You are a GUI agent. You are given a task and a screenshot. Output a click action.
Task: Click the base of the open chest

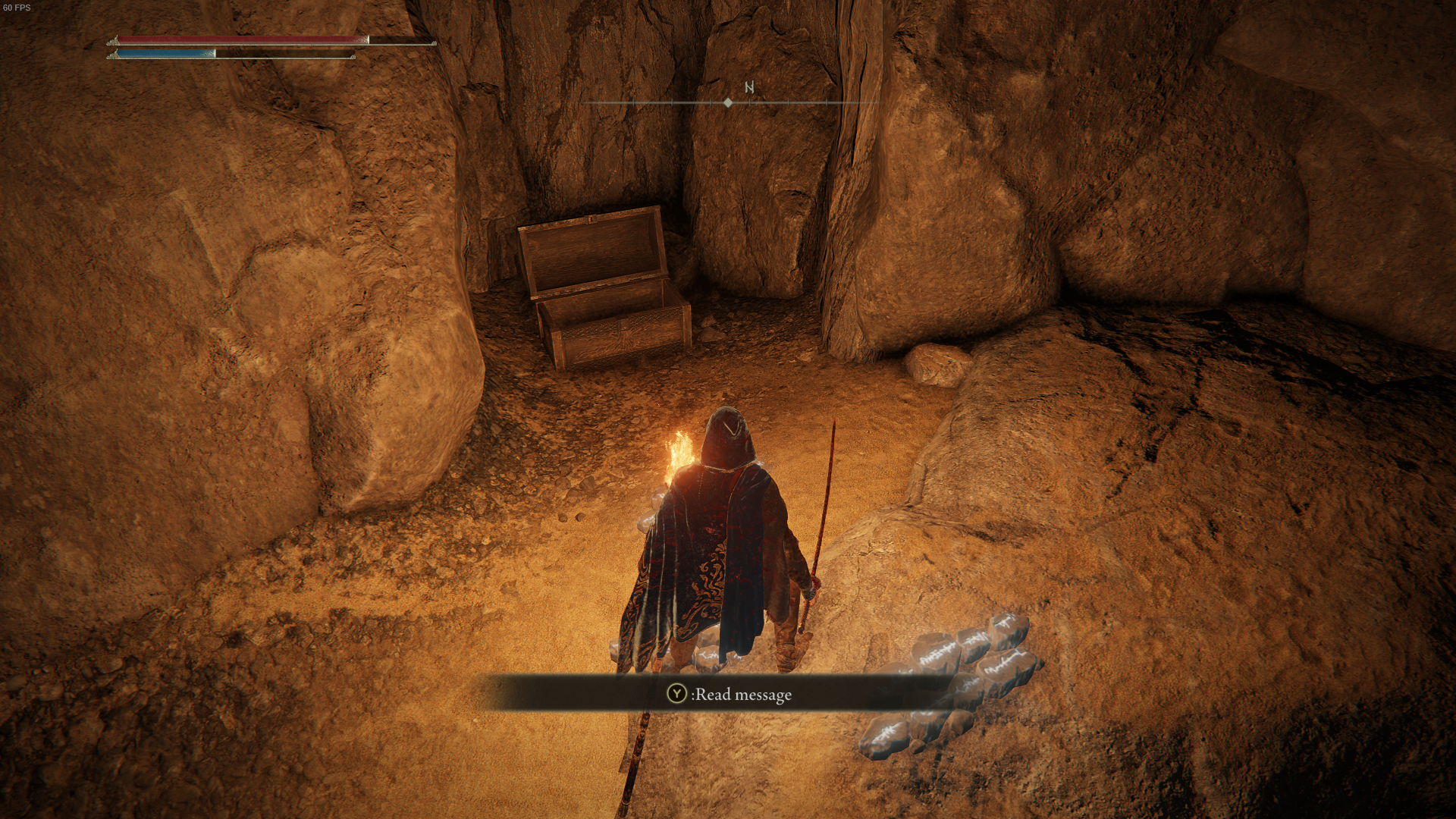(x=614, y=334)
